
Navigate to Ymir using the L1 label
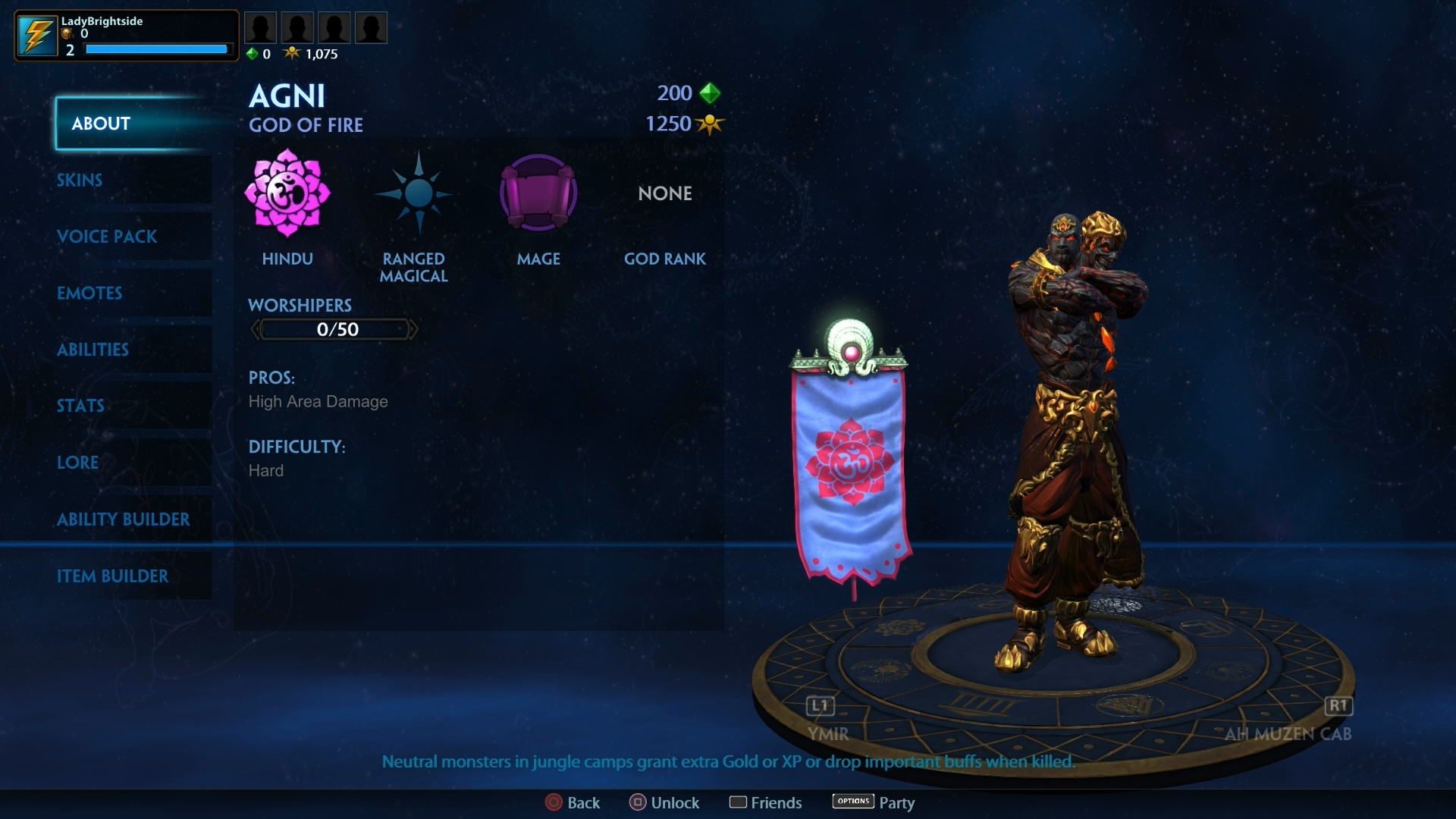point(819,706)
